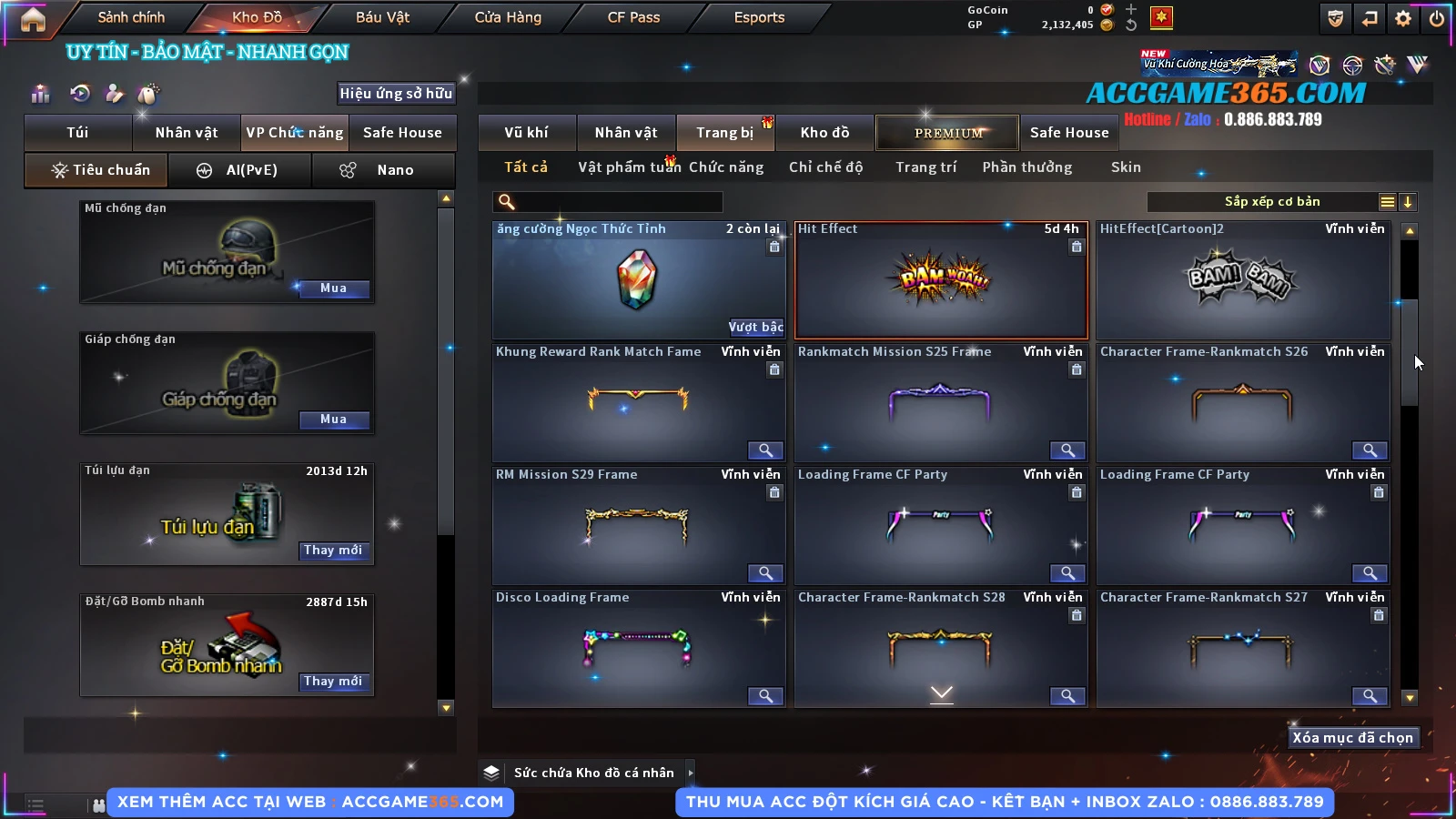
Task: Toggle Hiệu ứng sở hữu button
Action: click(396, 93)
